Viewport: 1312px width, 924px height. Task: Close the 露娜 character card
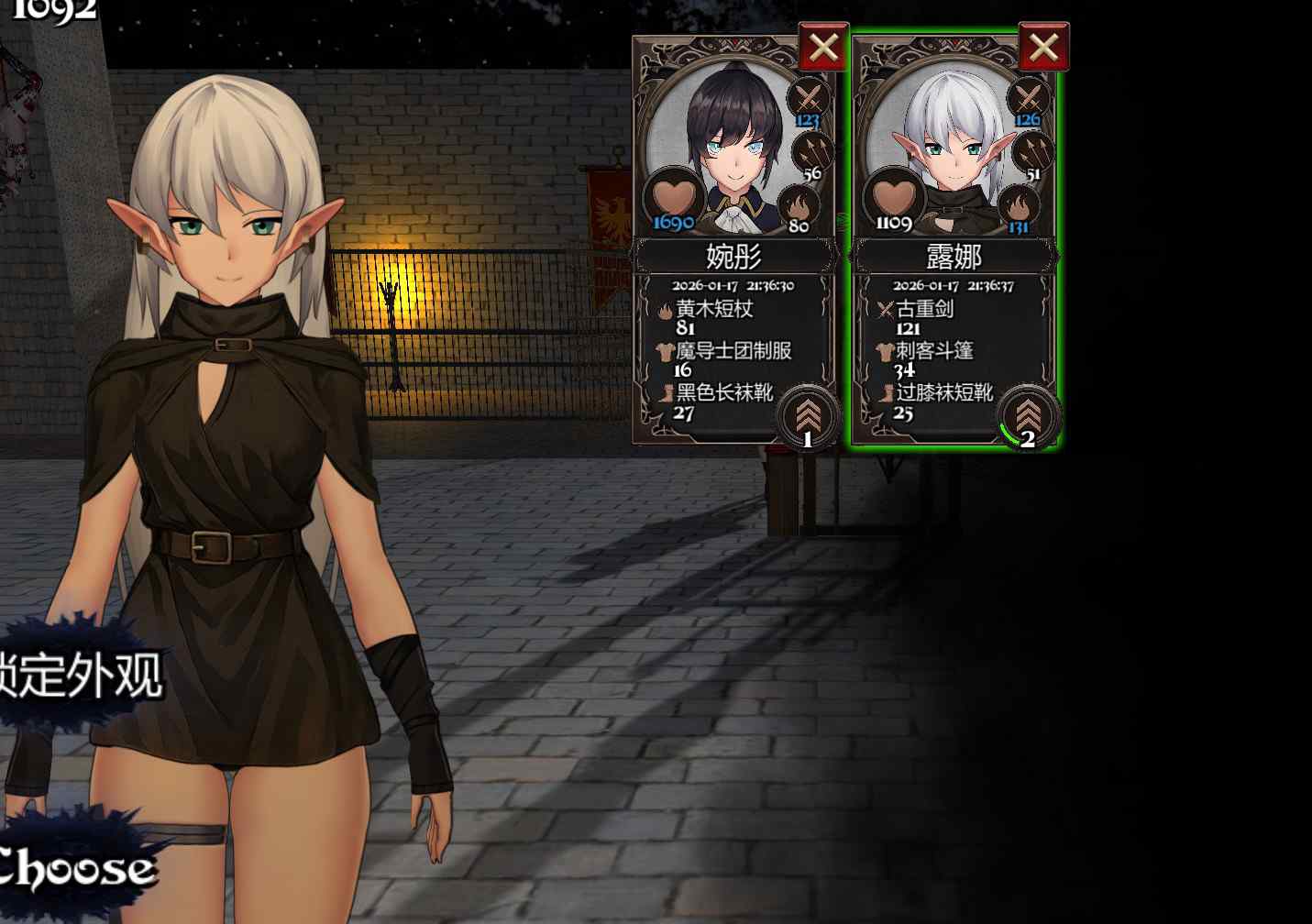coord(1043,47)
